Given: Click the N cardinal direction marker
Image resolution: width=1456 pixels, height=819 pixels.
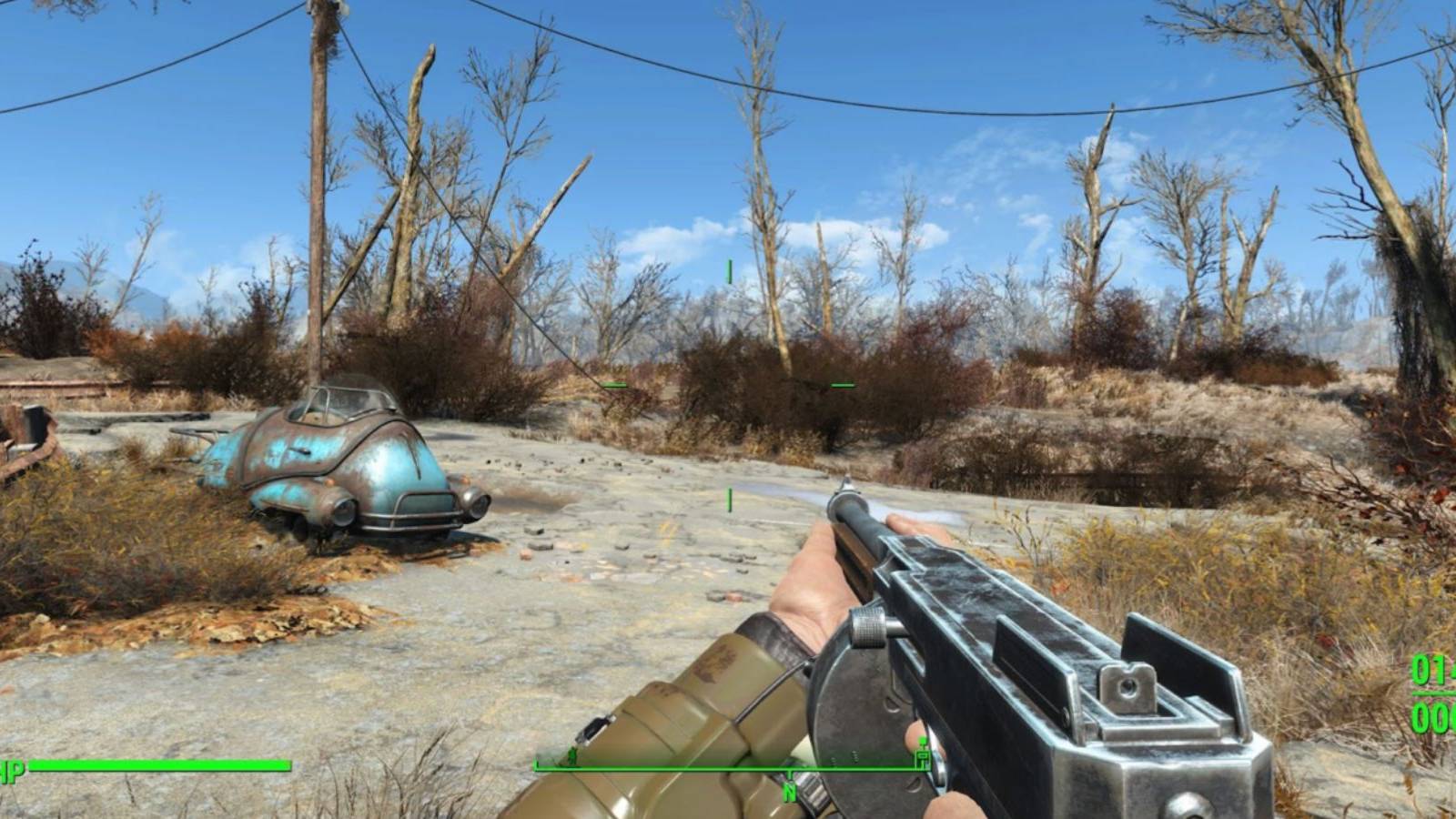Looking at the screenshot, I should (x=790, y=788).
